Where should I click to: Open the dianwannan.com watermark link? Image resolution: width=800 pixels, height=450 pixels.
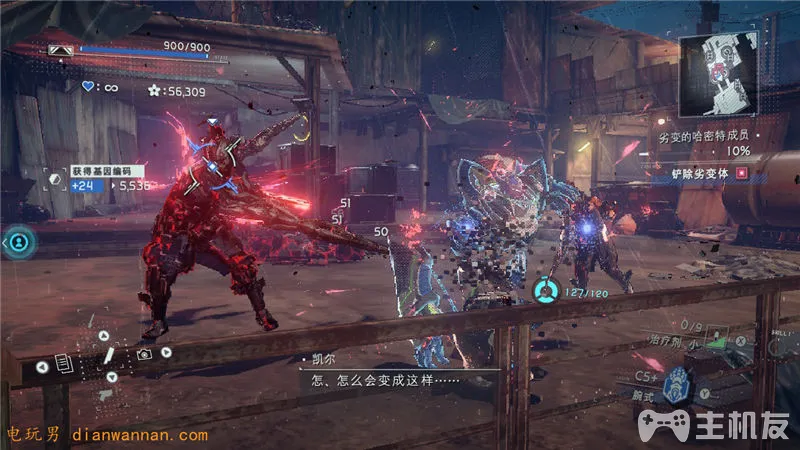click(x=108, y=435)
